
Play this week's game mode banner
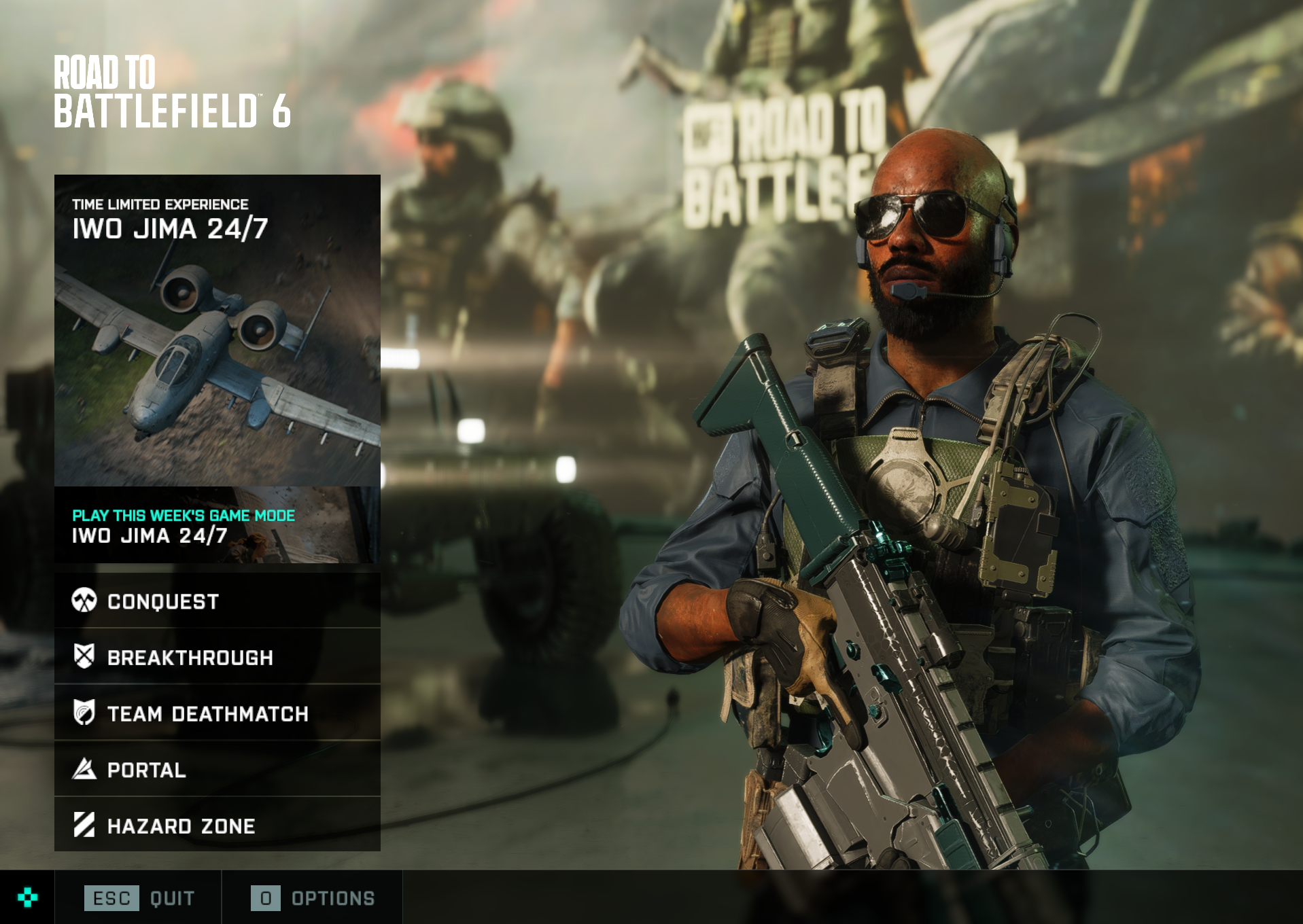tap(217, 525)
